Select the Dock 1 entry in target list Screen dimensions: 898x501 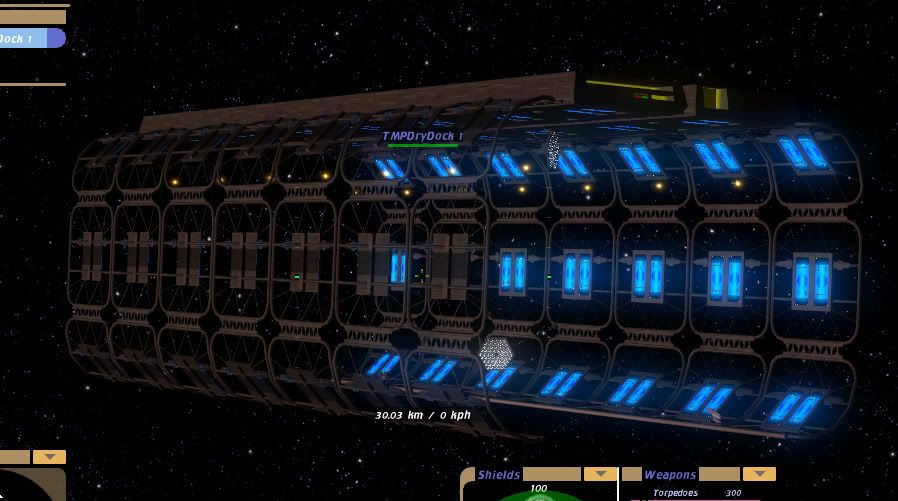[30, 39]
